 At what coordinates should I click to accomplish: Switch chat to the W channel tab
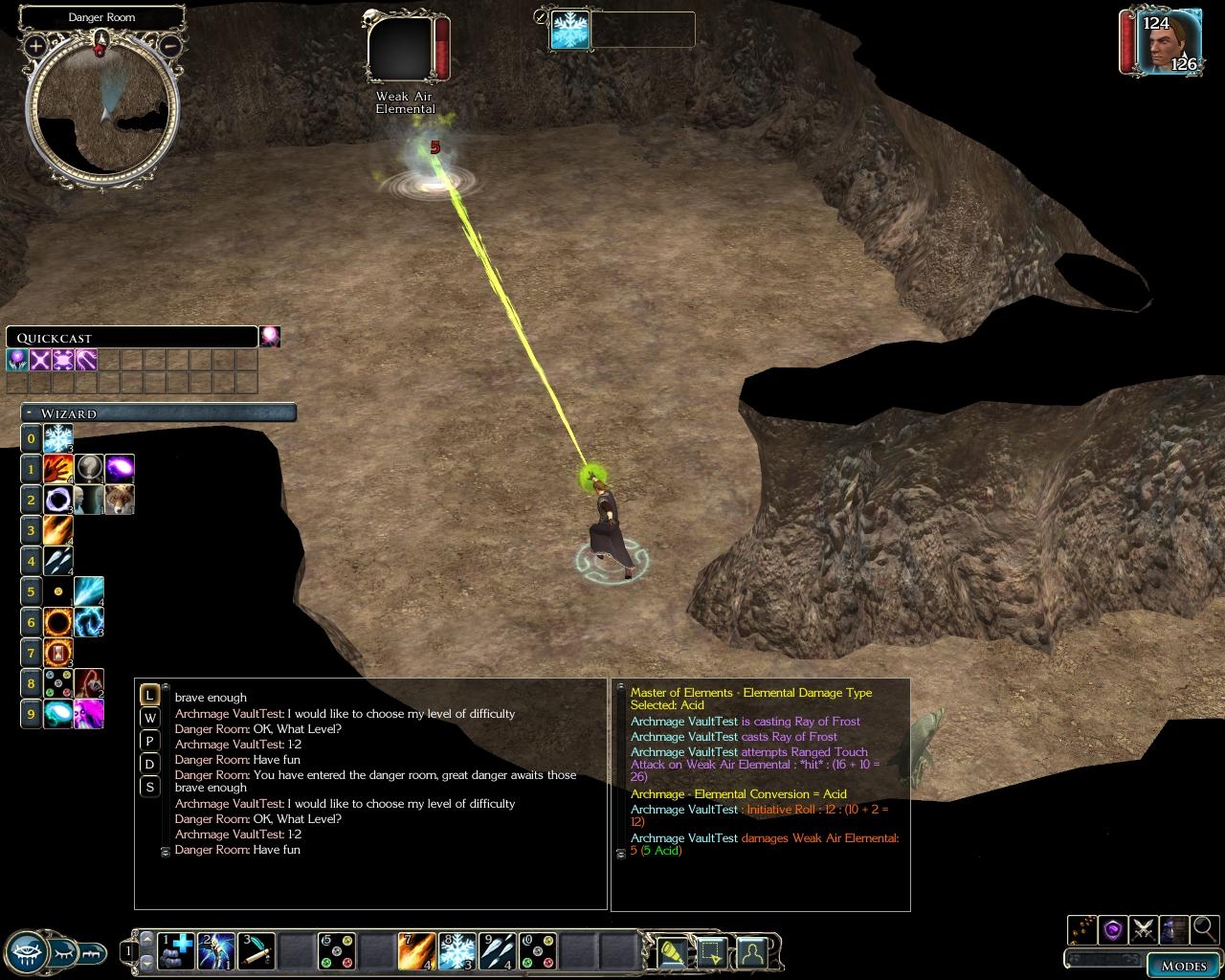click(x=149, y=718)
